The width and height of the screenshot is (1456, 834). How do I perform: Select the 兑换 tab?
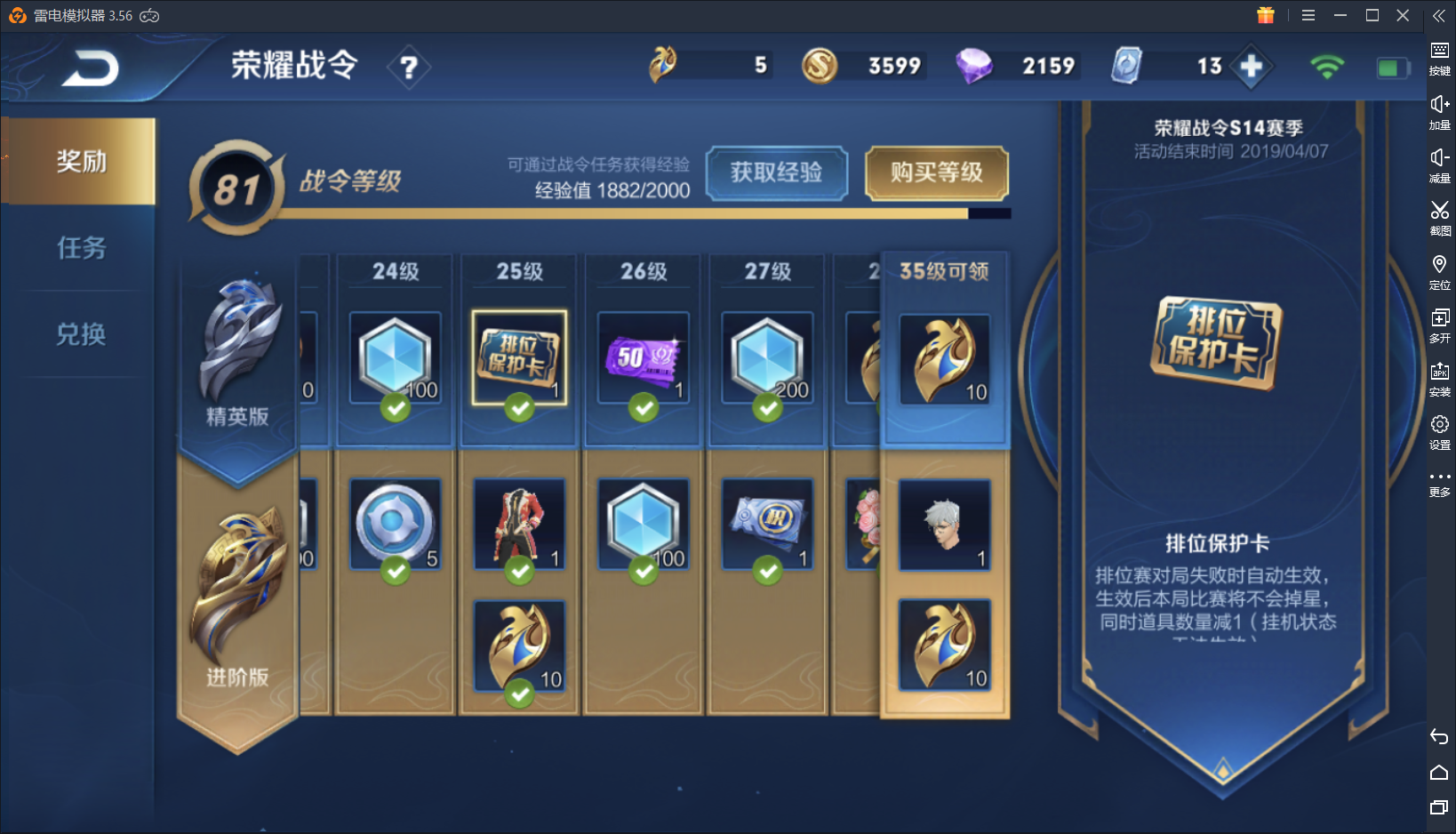(80, 334)
